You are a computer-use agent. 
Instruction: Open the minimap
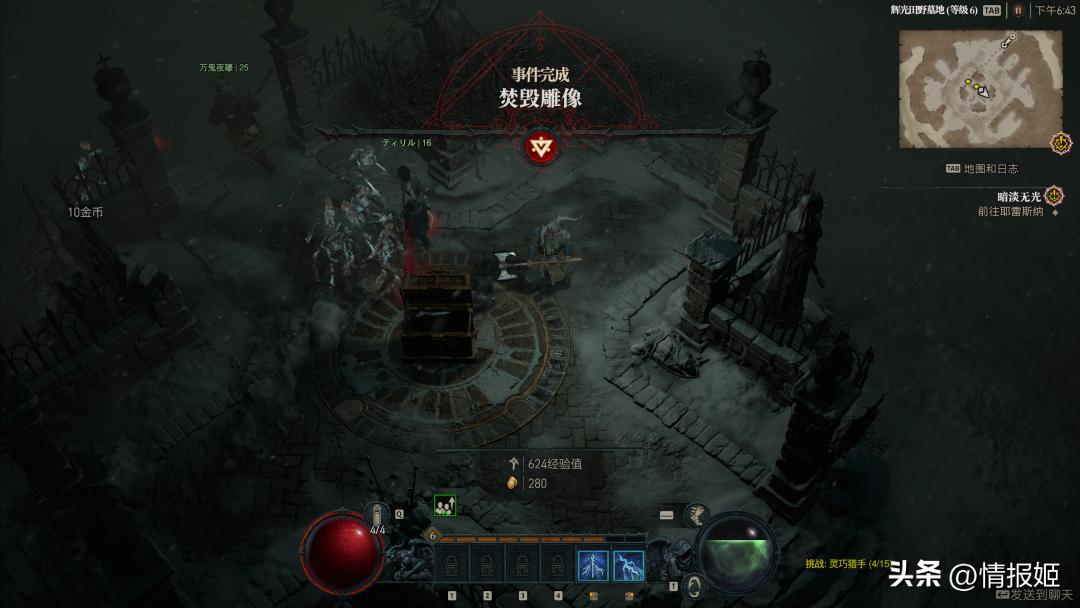pos(980,88)
